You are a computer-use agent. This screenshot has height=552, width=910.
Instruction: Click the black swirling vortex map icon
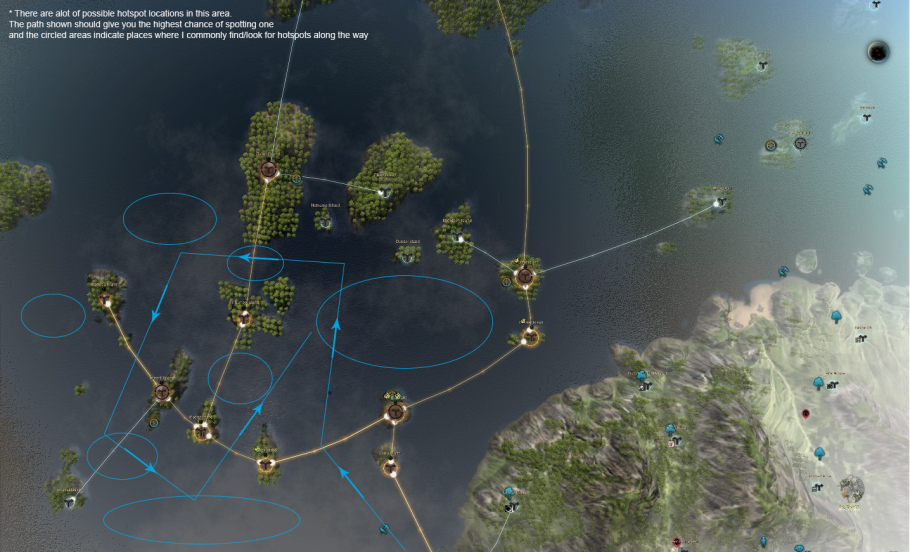pyautogui.click(x=878, y=51)
